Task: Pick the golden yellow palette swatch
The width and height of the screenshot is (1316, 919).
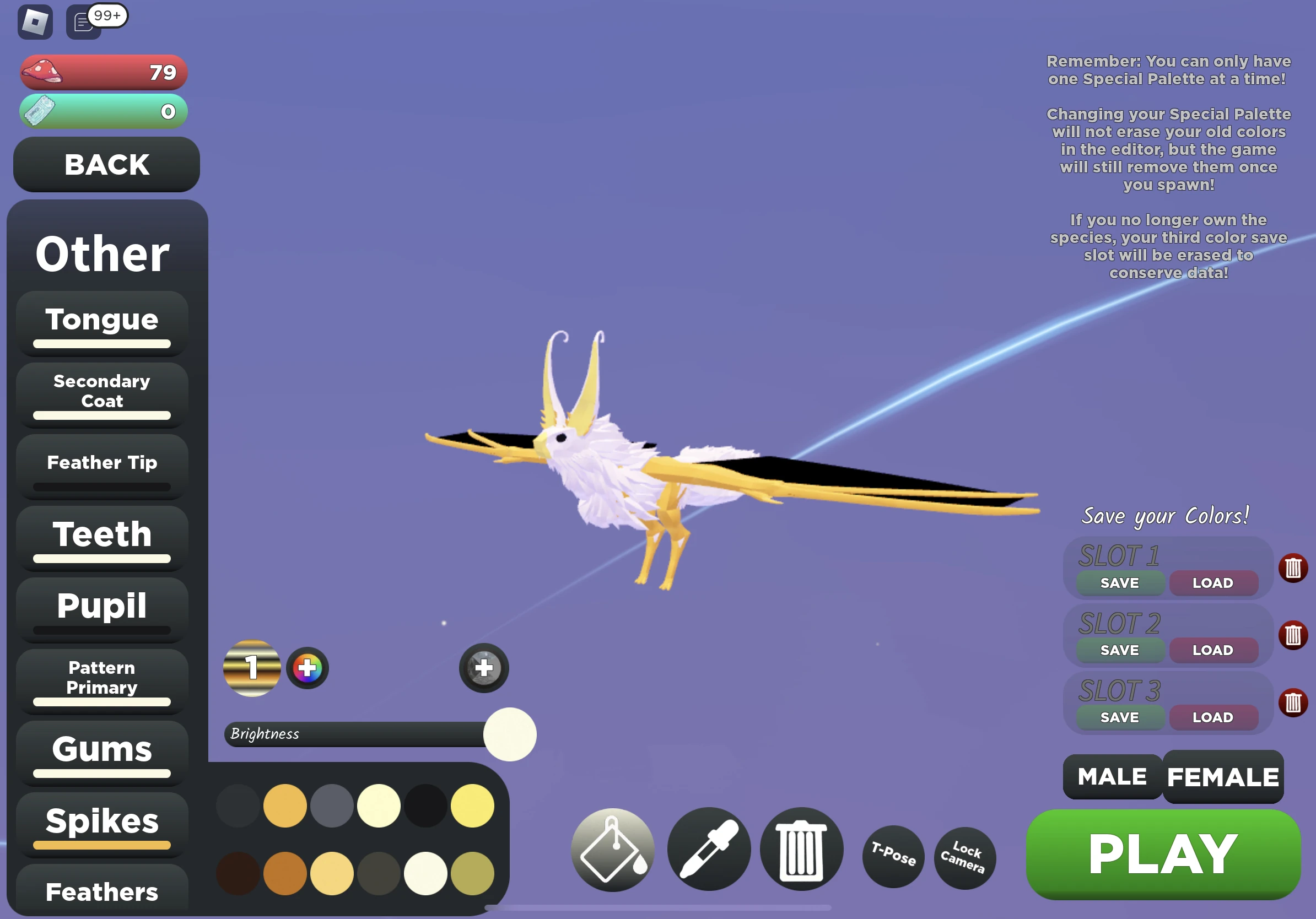Action: click(x=285, y=806)
